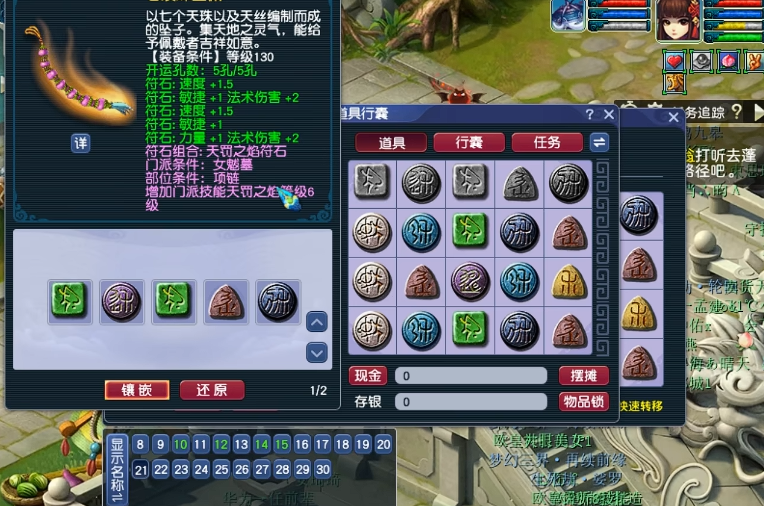Click the player character portrait

click(678, 20)
